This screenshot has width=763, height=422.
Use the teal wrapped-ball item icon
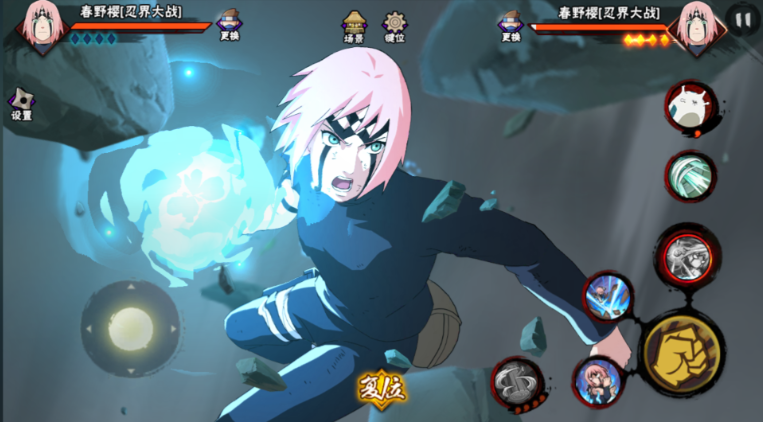[690, 176]
